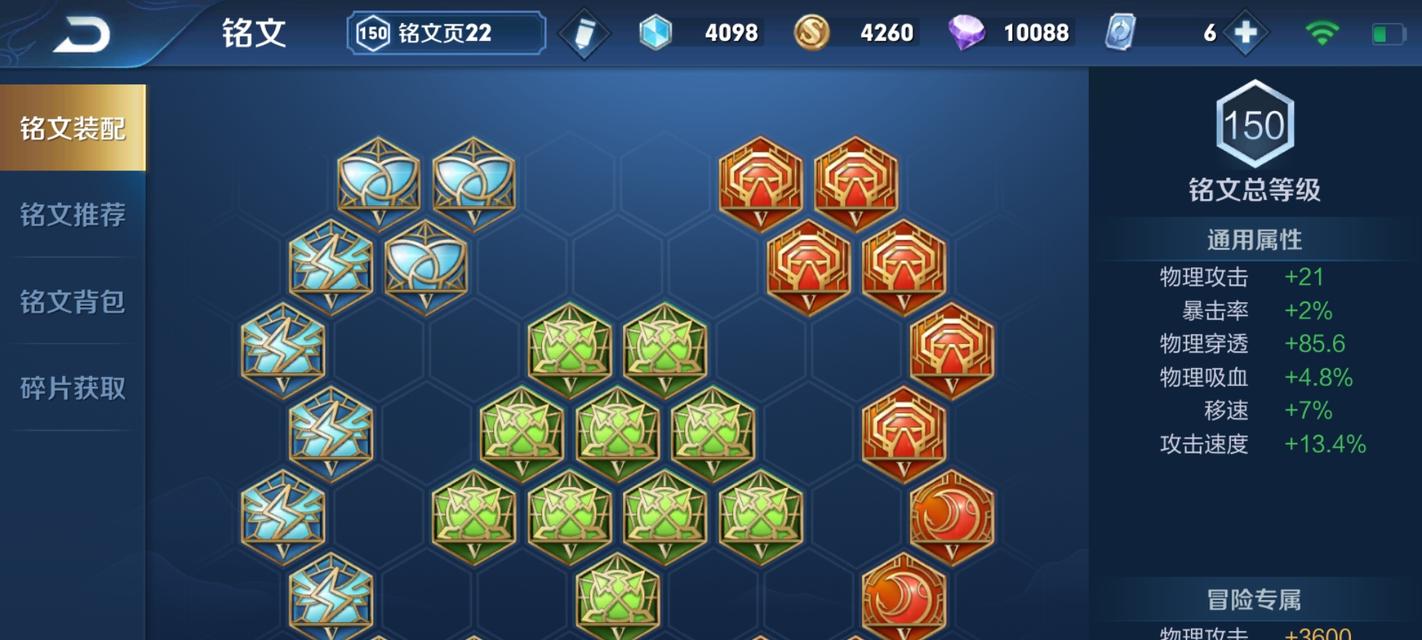Tap the blue crystal fragment currency icon
Image resolution: width=1422 pixels, height=640 pixels.
click(656, 33)
